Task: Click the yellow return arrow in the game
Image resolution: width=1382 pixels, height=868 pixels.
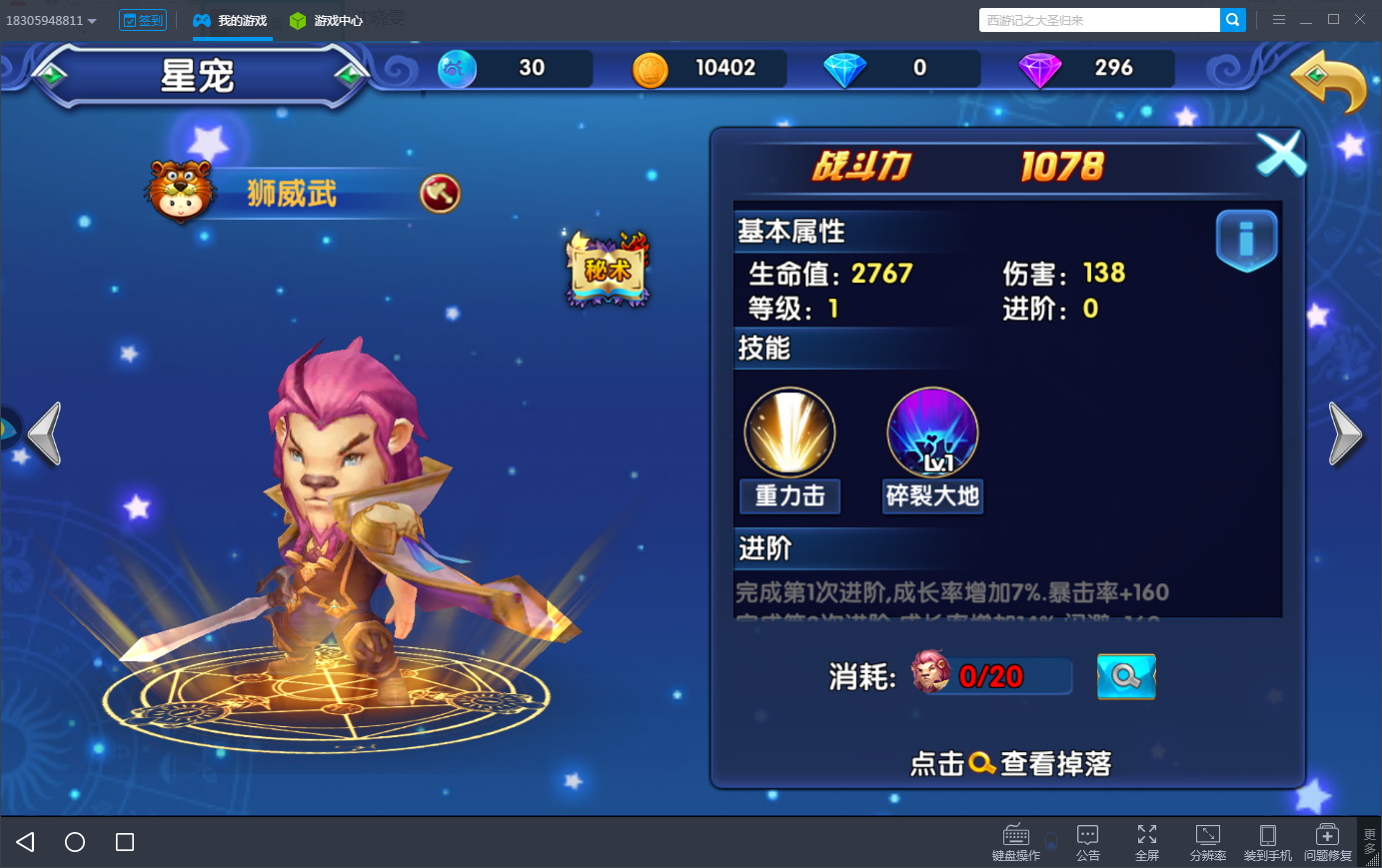Action: [x=1329, y=82]
